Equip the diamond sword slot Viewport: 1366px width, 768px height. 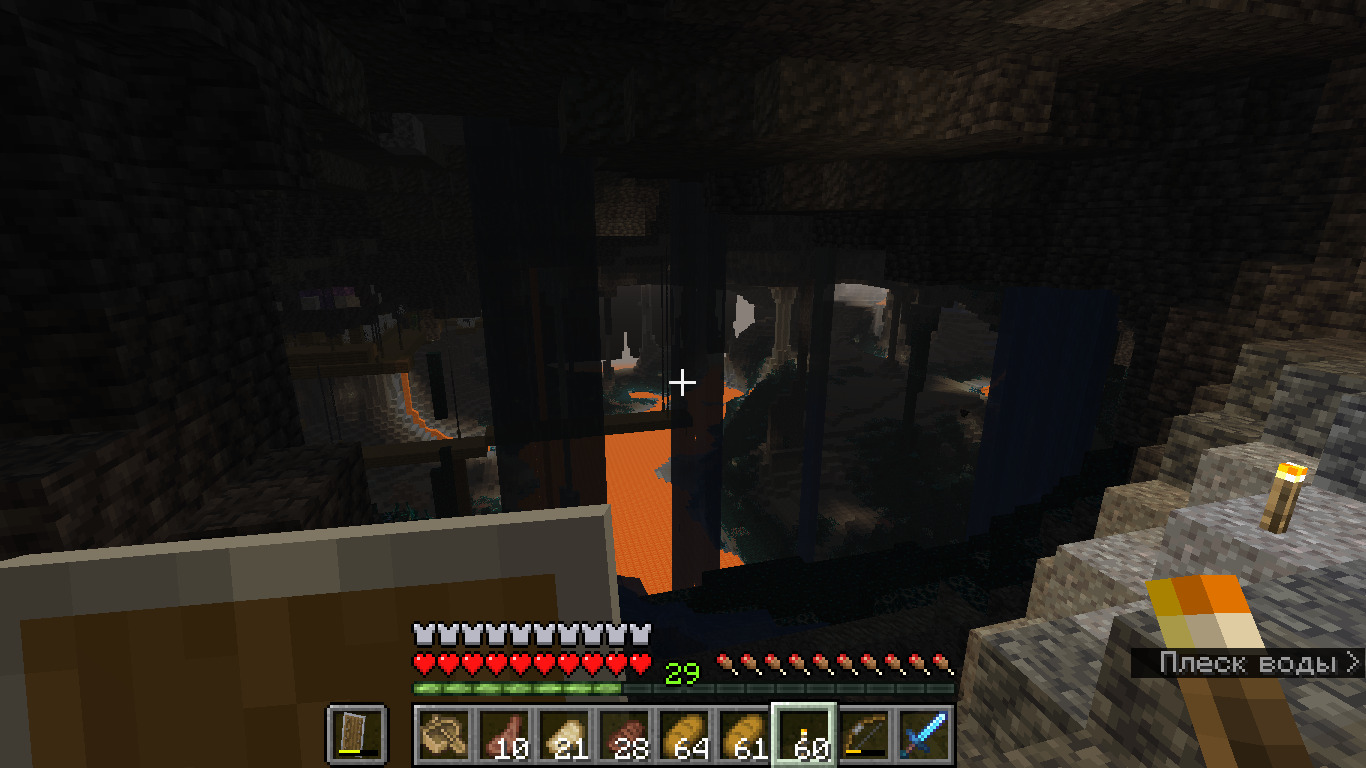tap(924, 734)
